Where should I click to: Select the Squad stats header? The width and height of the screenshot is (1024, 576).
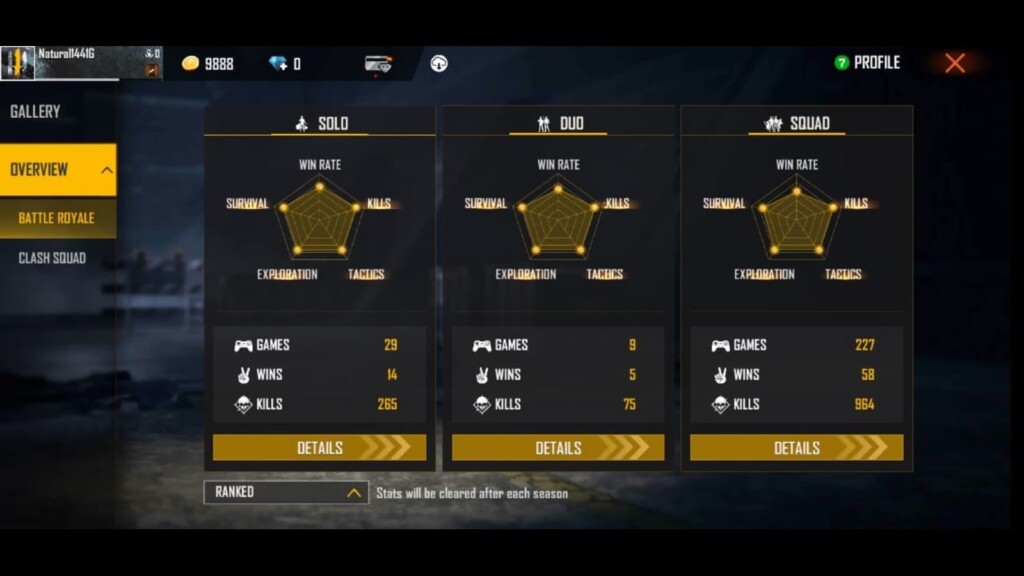pos(797,123)
